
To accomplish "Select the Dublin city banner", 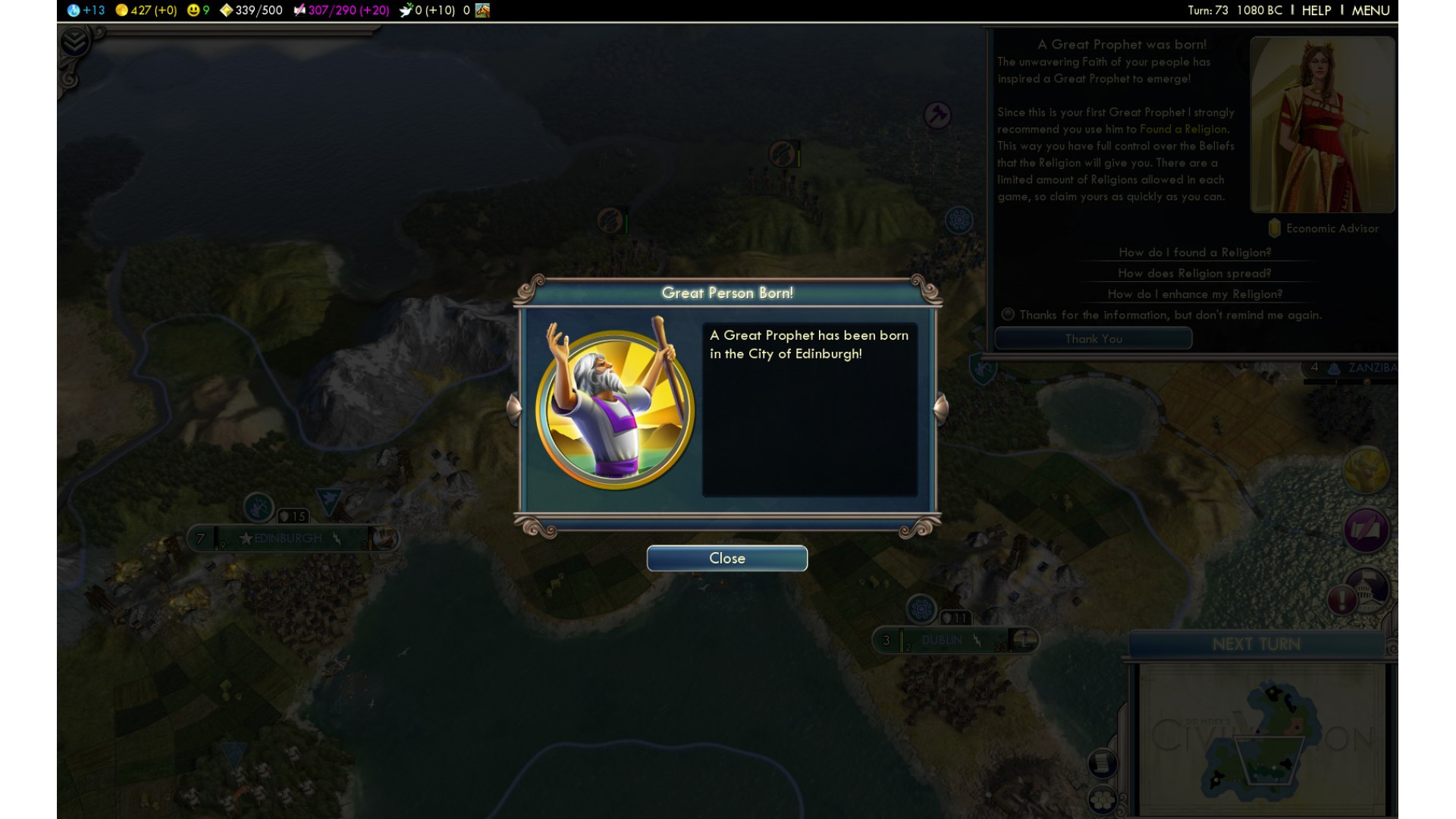I will (942, 640).
